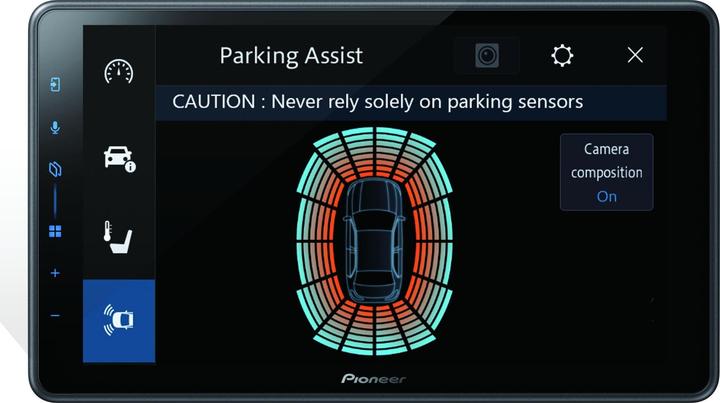Open the vehicle information tab

(x=119, y=157)
